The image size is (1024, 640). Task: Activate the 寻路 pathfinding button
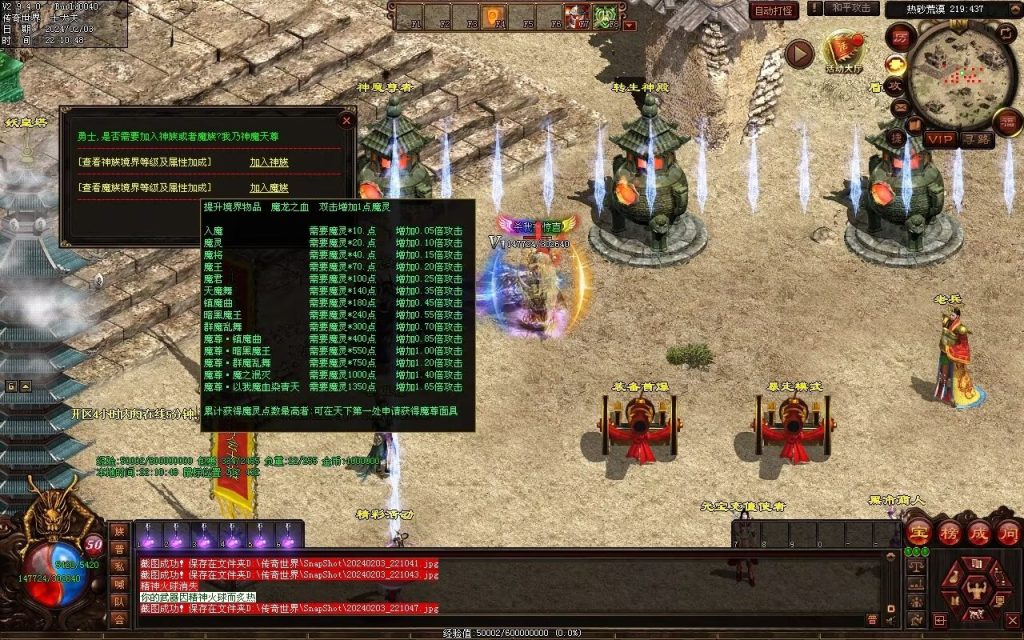(977, 139)
